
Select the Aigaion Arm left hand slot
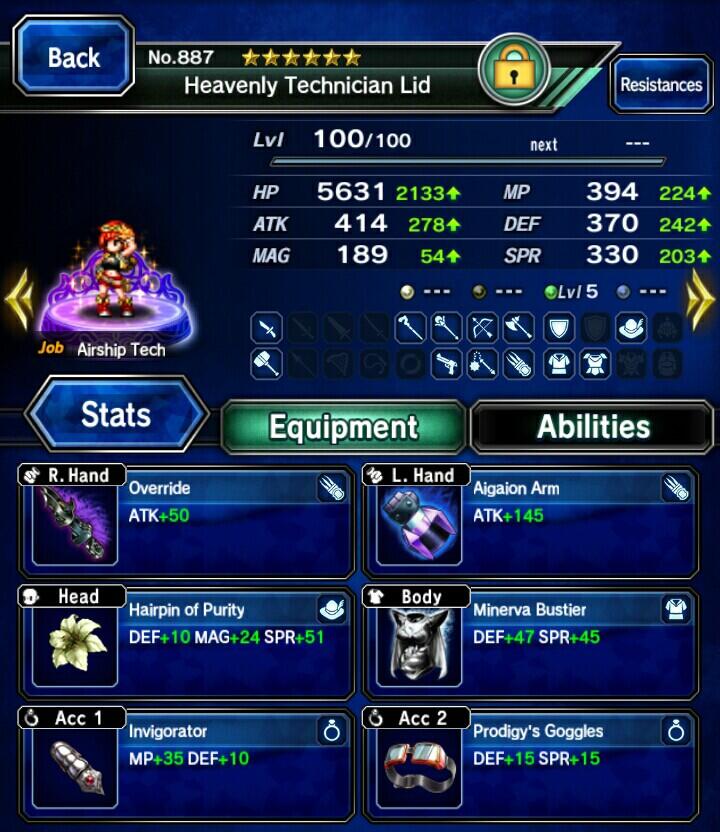click(531, 522)
